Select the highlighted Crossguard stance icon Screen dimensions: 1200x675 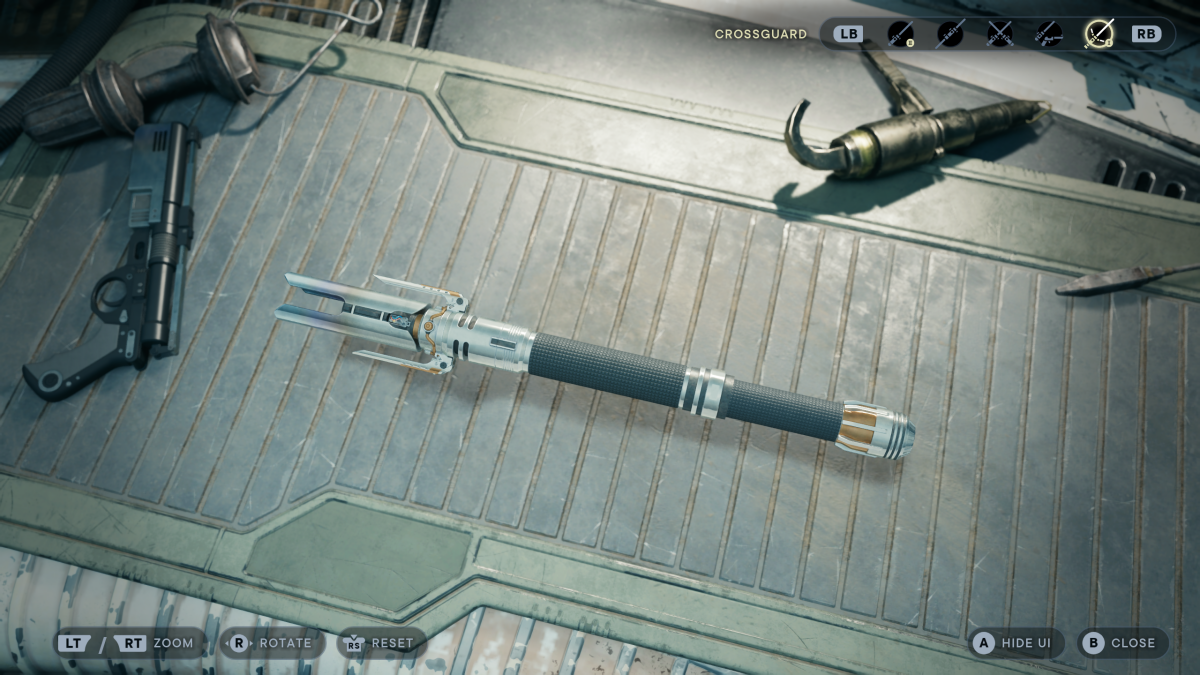coord(1099,34)
